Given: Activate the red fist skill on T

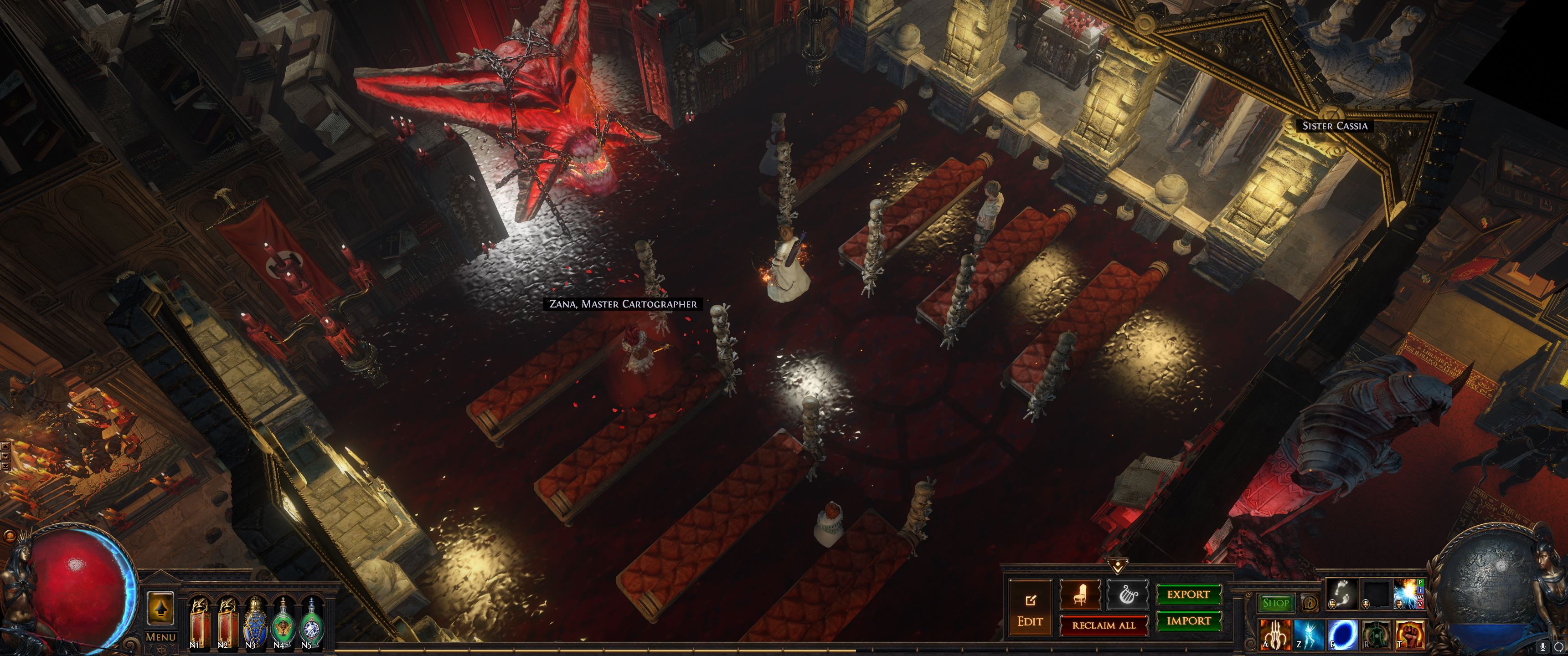Looking at the screenshot, I should point(1408,634).
